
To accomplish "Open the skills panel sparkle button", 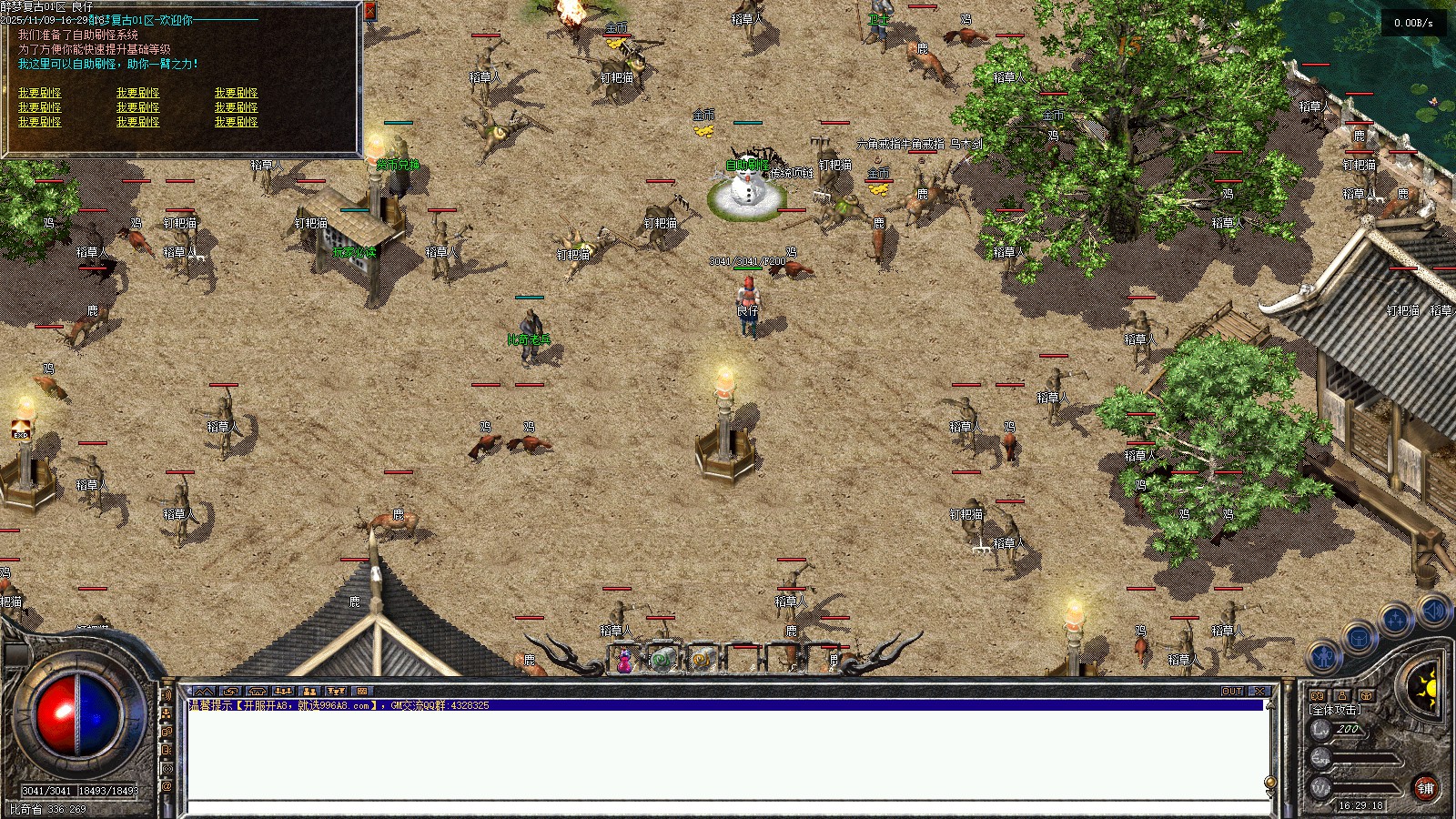I will pyautogui.click(x=1395, y=620).
